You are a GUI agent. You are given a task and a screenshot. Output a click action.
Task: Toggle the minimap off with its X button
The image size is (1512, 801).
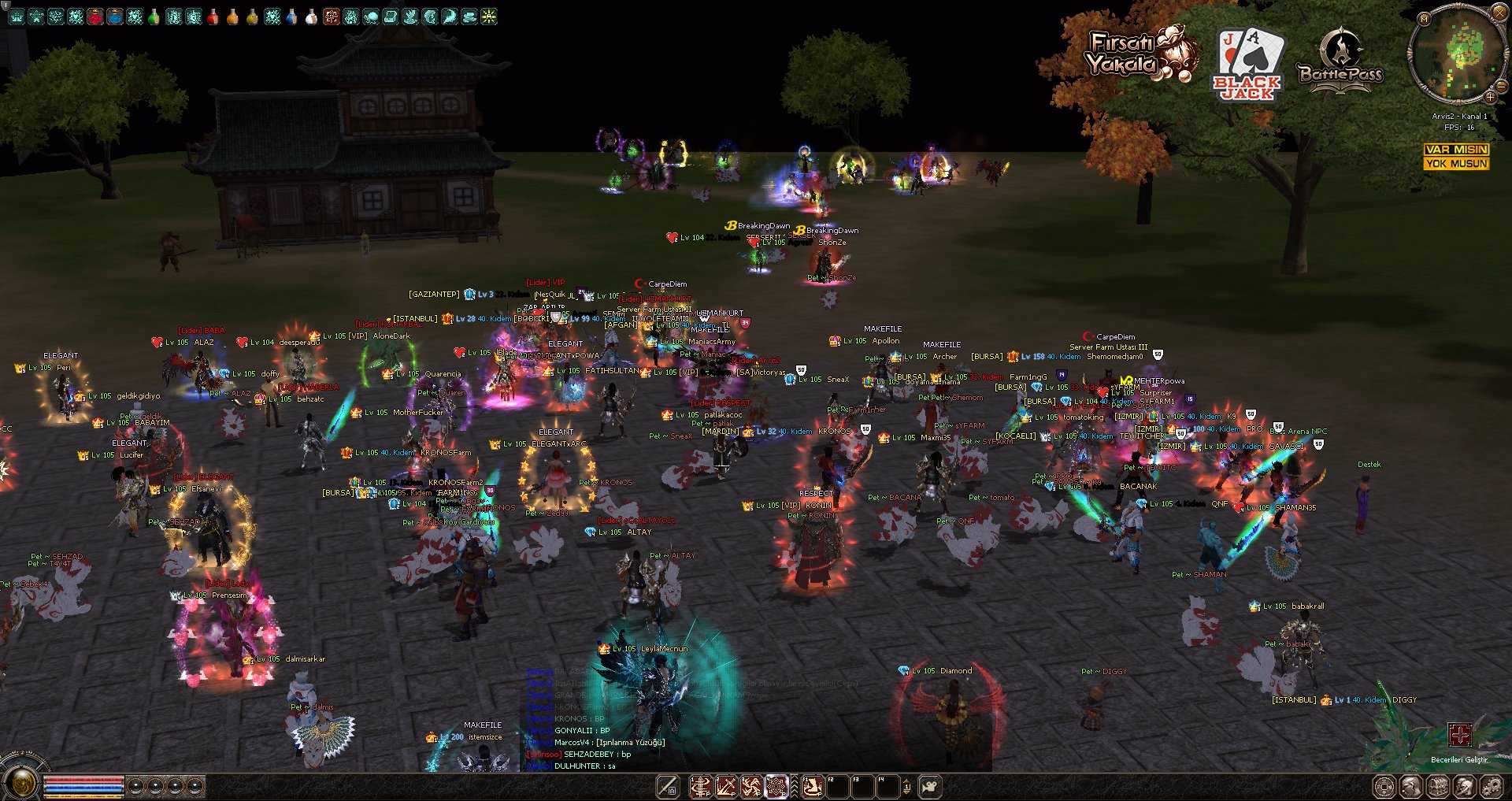(x=1499, y=11)
